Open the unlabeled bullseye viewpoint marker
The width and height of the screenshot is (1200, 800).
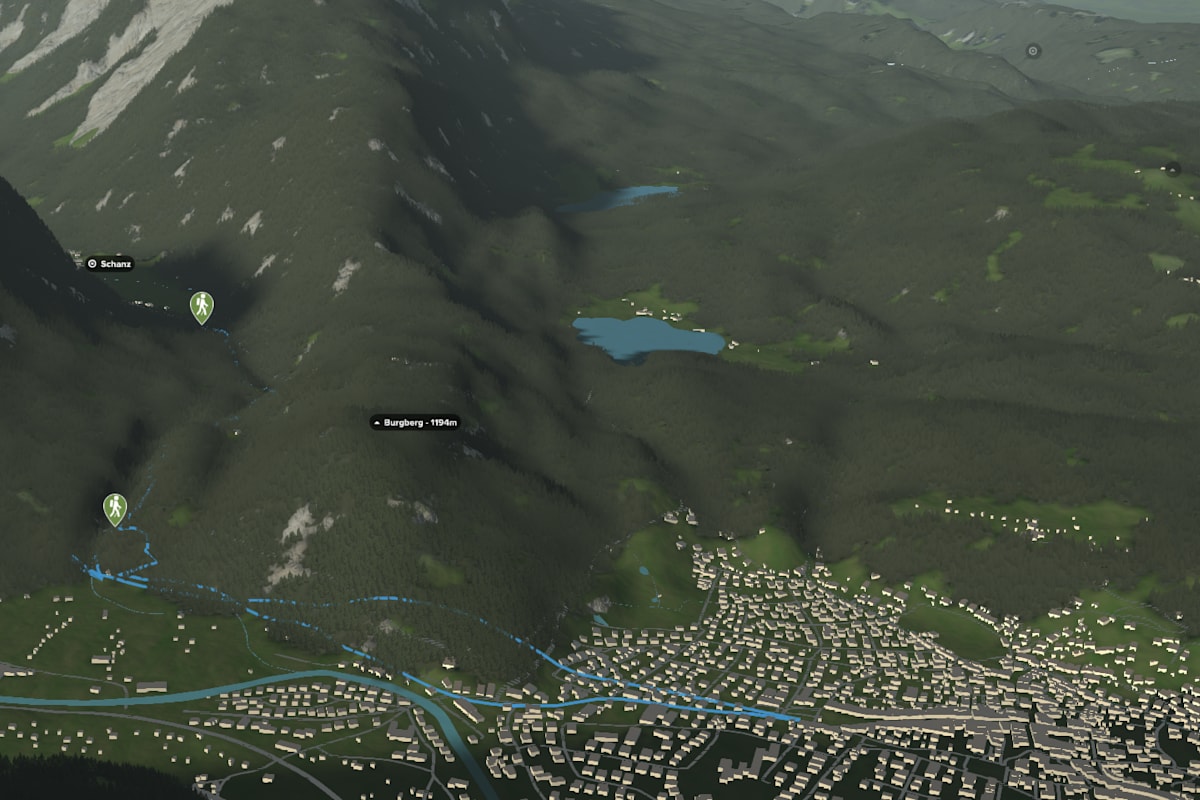click(1033, 51)
